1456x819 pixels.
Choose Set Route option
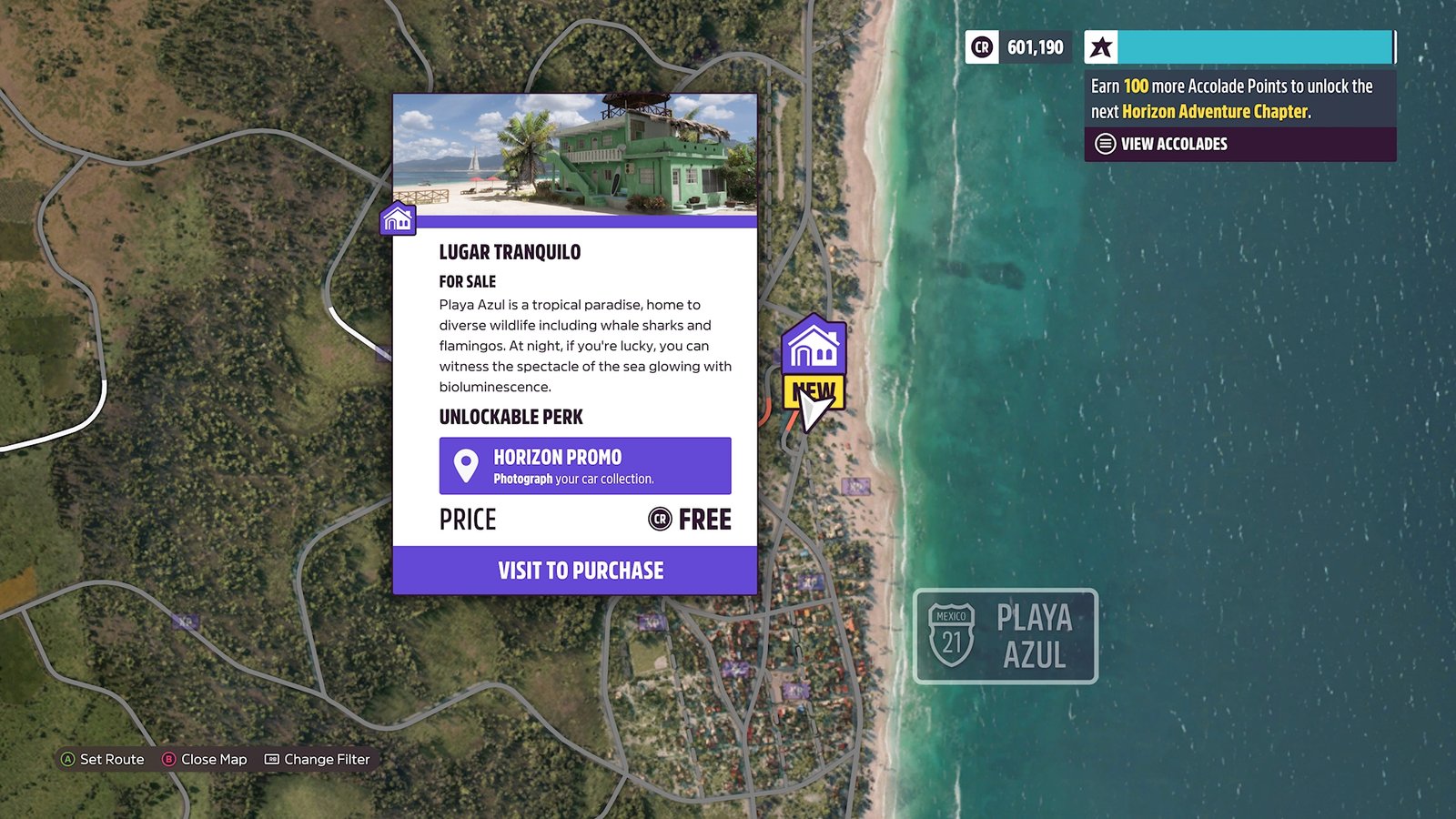103,759
